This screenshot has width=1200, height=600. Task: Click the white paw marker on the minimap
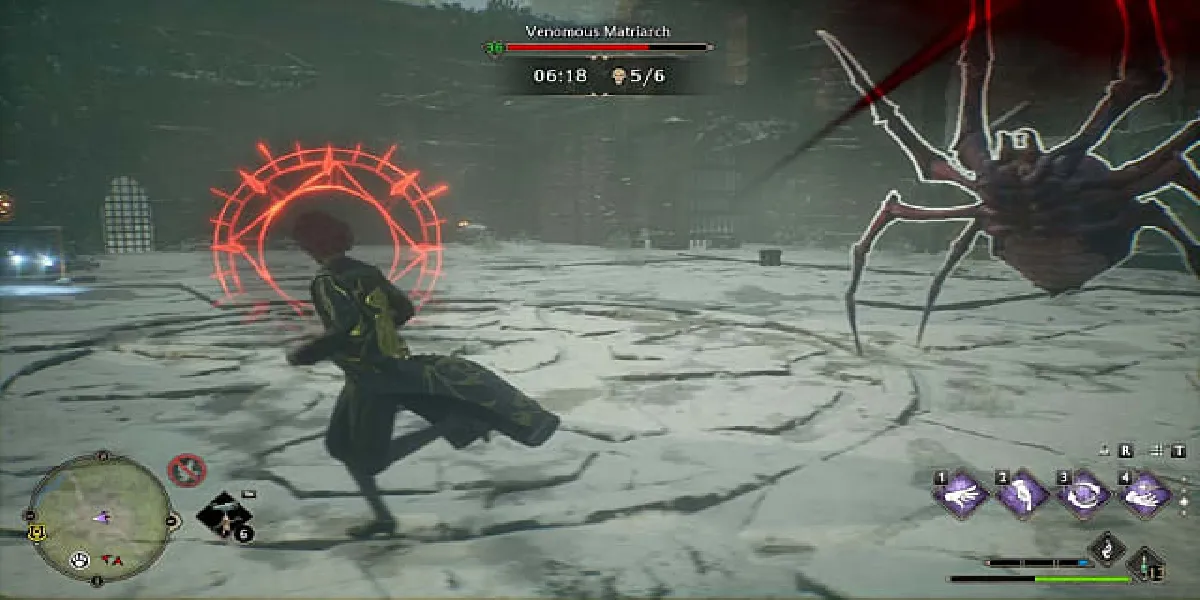80,560
